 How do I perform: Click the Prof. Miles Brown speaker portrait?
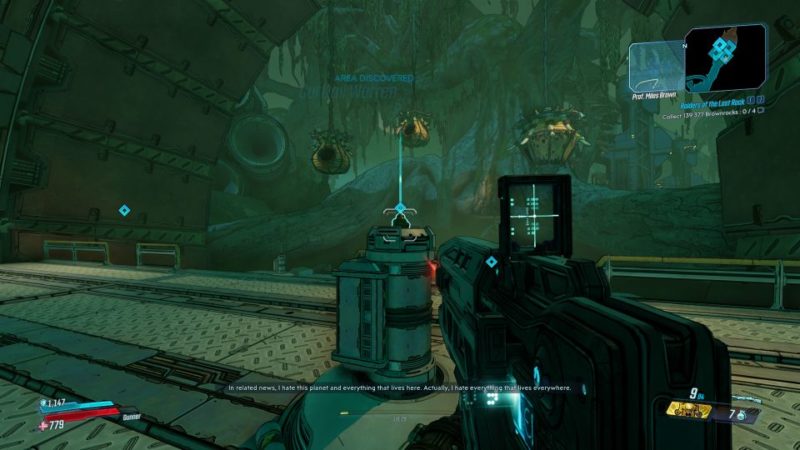tap(656, 67)
